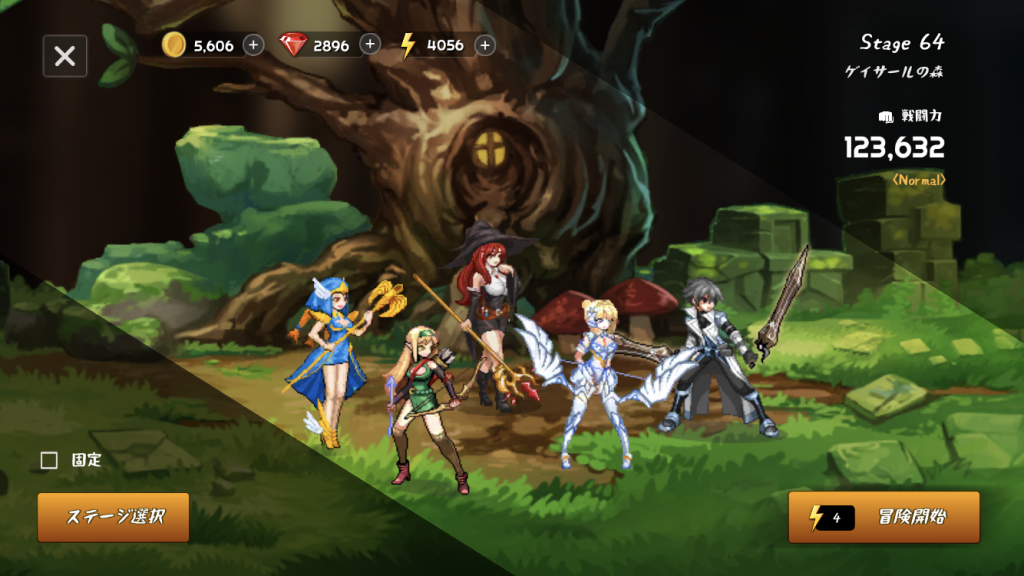1024x576 pixels.
Task: Add more gold coins with plus button
Action: [254, 45]
